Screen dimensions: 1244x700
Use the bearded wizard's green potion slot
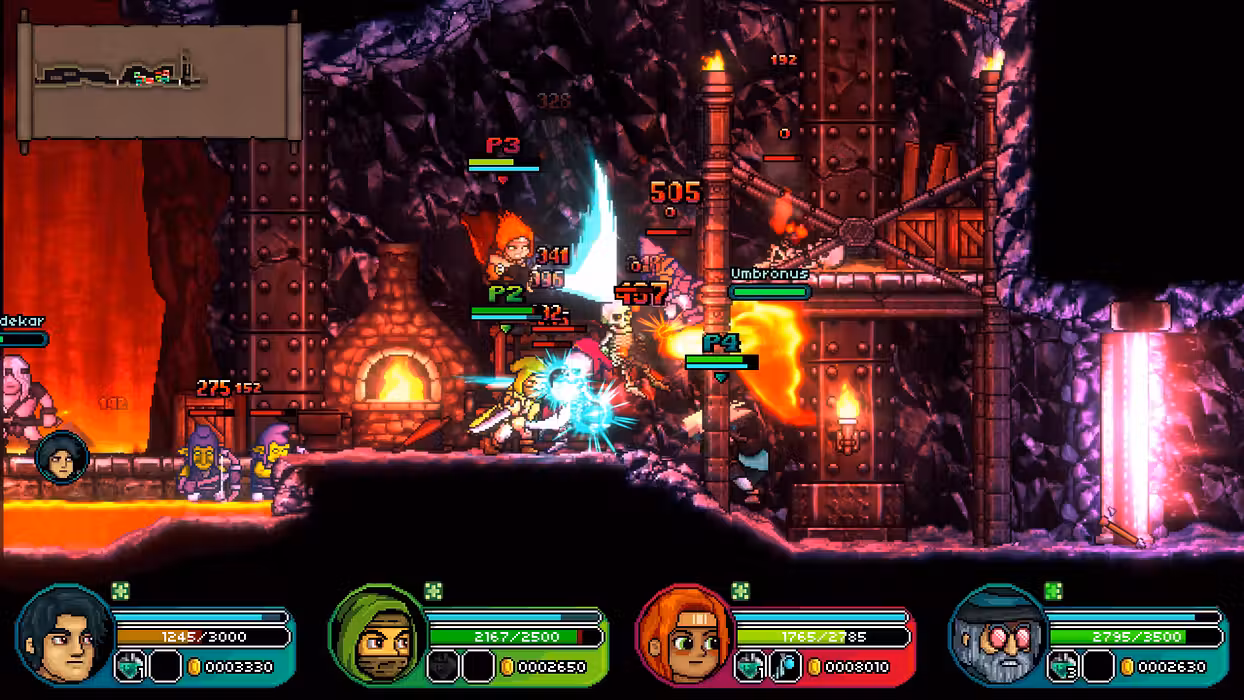tap(1064, 666)
